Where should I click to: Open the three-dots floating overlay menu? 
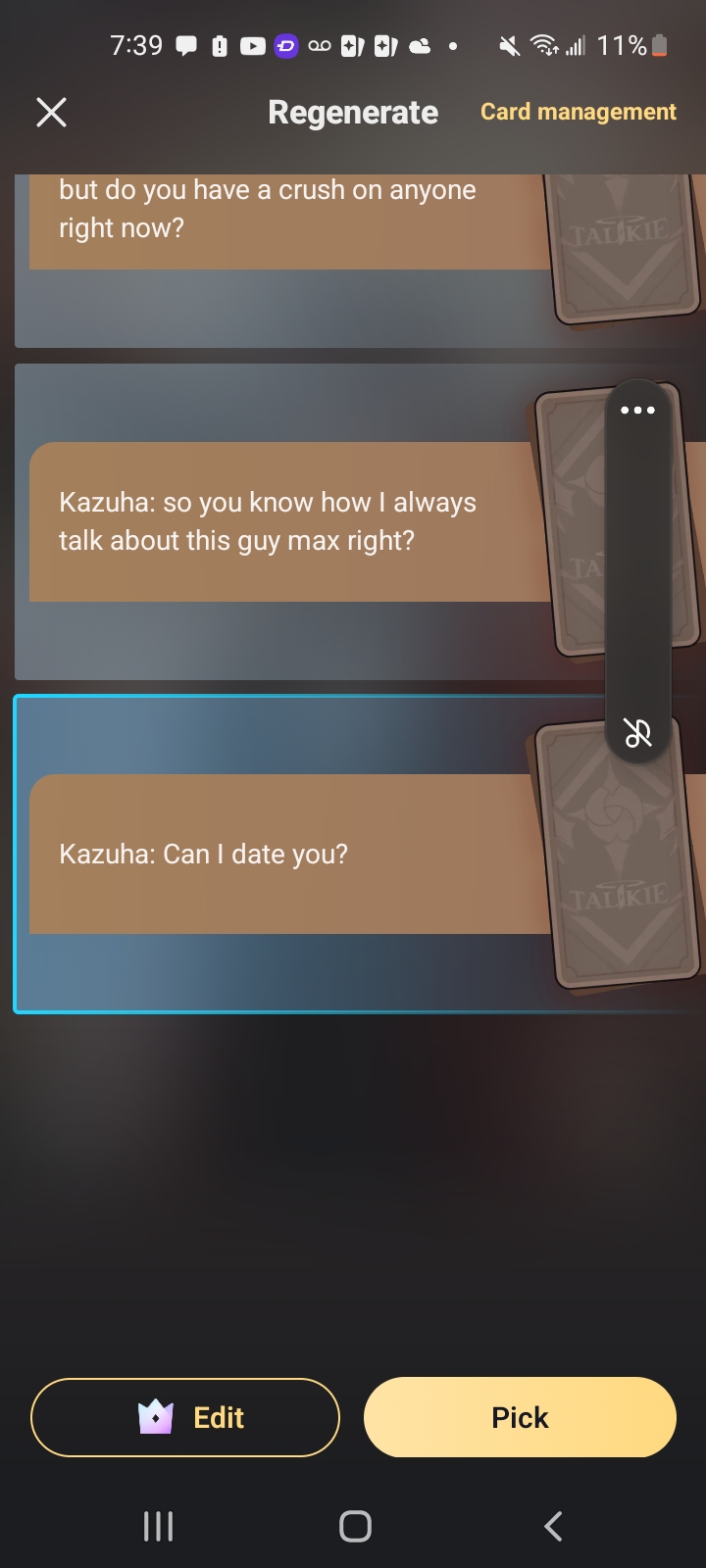637,411
